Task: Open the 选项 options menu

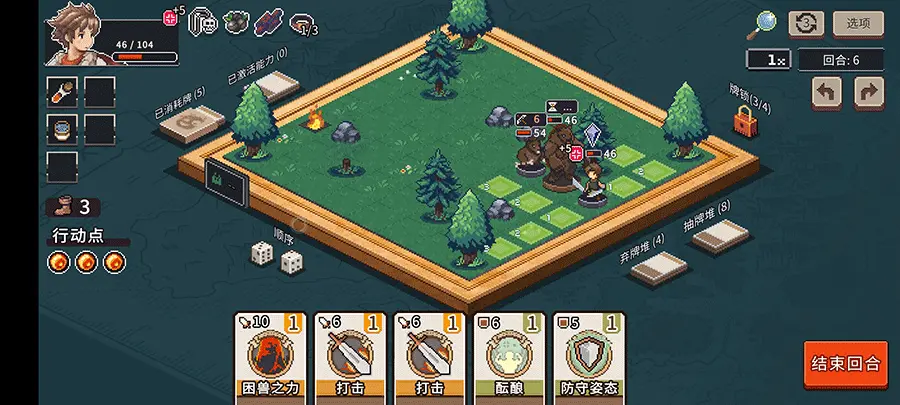Action: [x=858, y=23]
